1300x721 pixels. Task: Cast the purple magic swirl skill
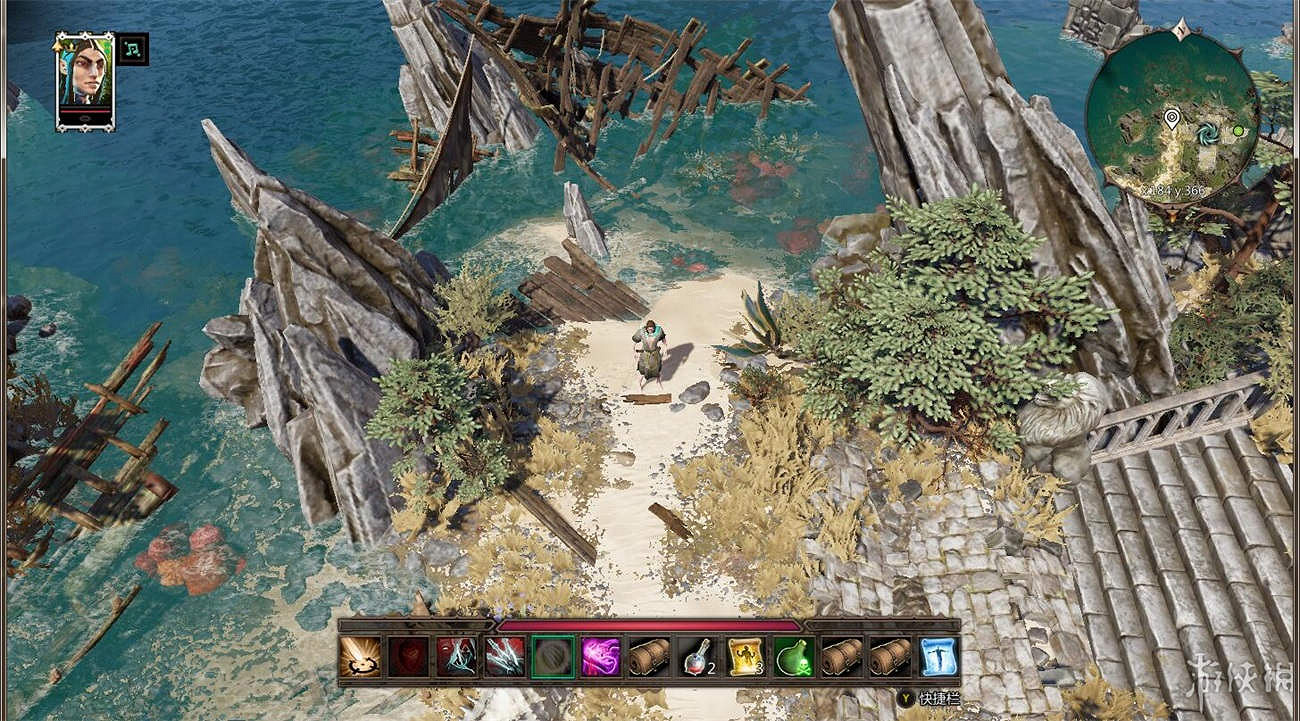click(x=600, y=657)
